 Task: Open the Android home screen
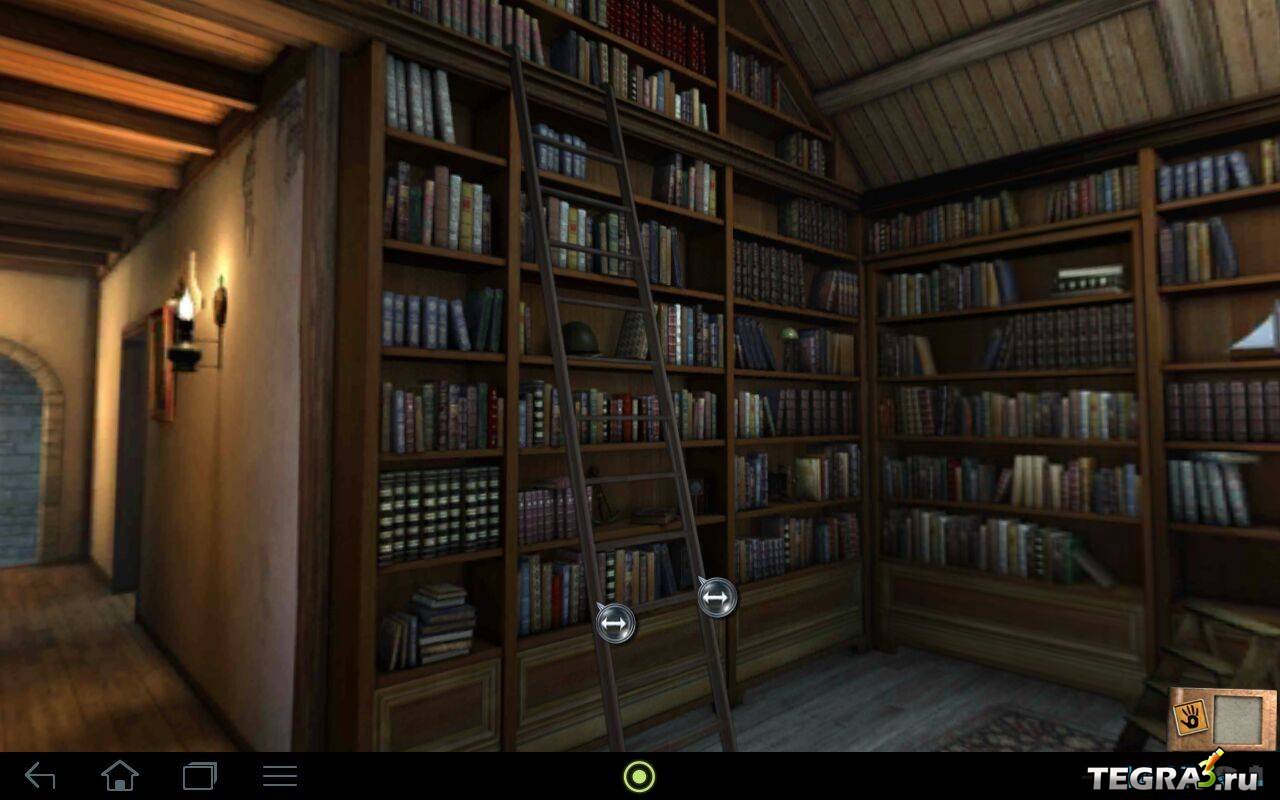click(120, 775)
